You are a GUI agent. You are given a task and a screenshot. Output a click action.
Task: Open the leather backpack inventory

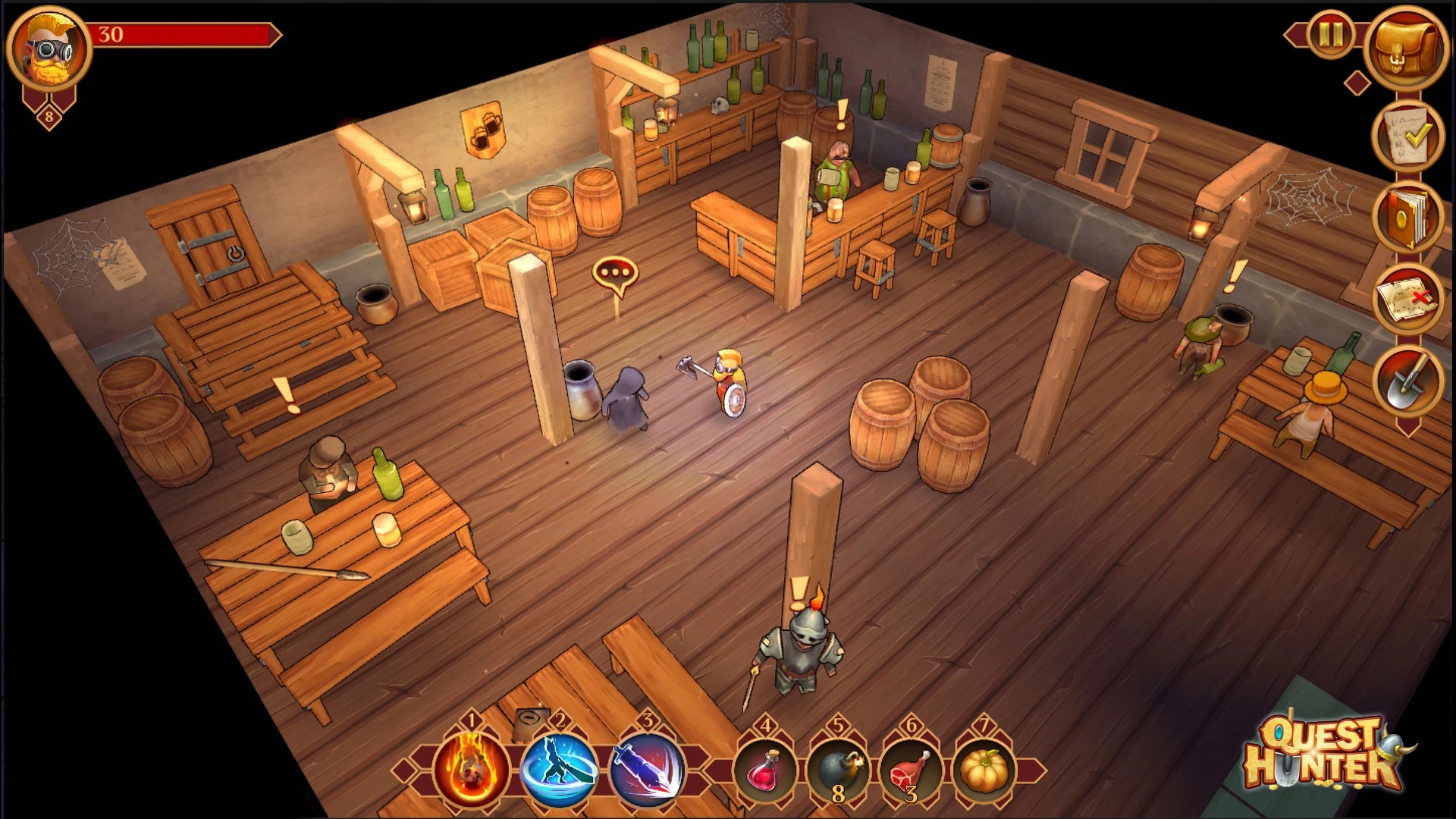[x=1405, y=49]
